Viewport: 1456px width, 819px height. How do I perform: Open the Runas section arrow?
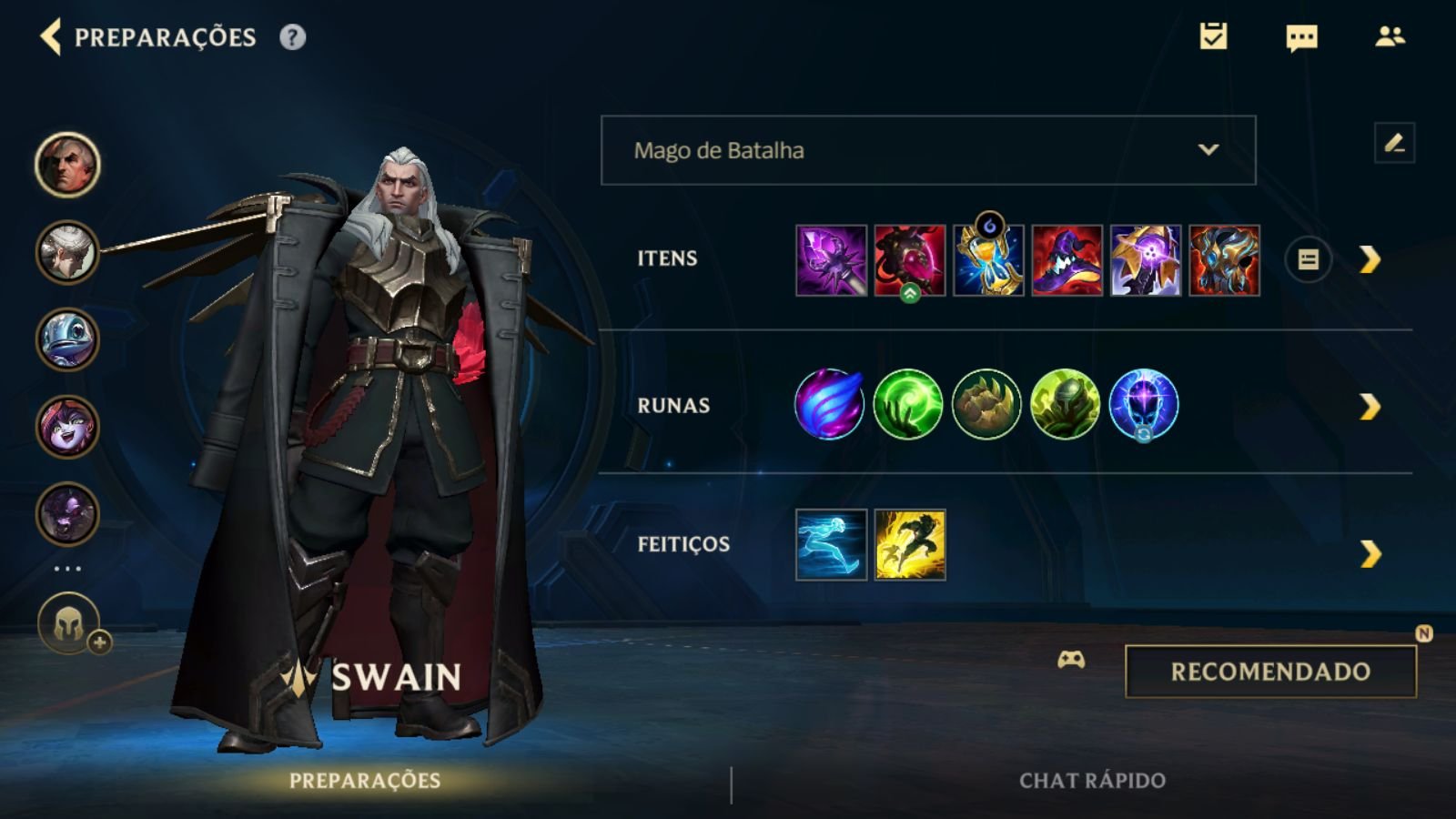coord(1370,406)
